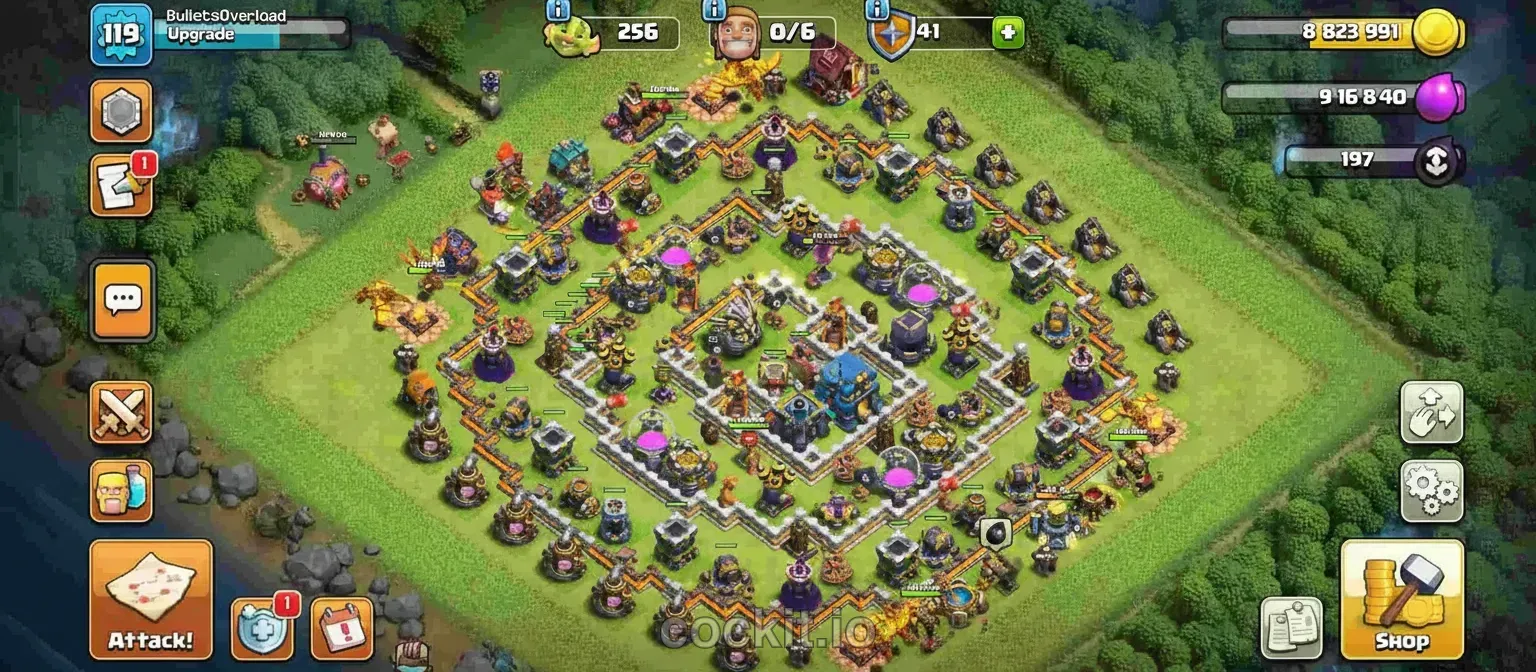Show info for the goblin counter
Viewport: 1536px width, 672px height.
[x=557, y=10]
